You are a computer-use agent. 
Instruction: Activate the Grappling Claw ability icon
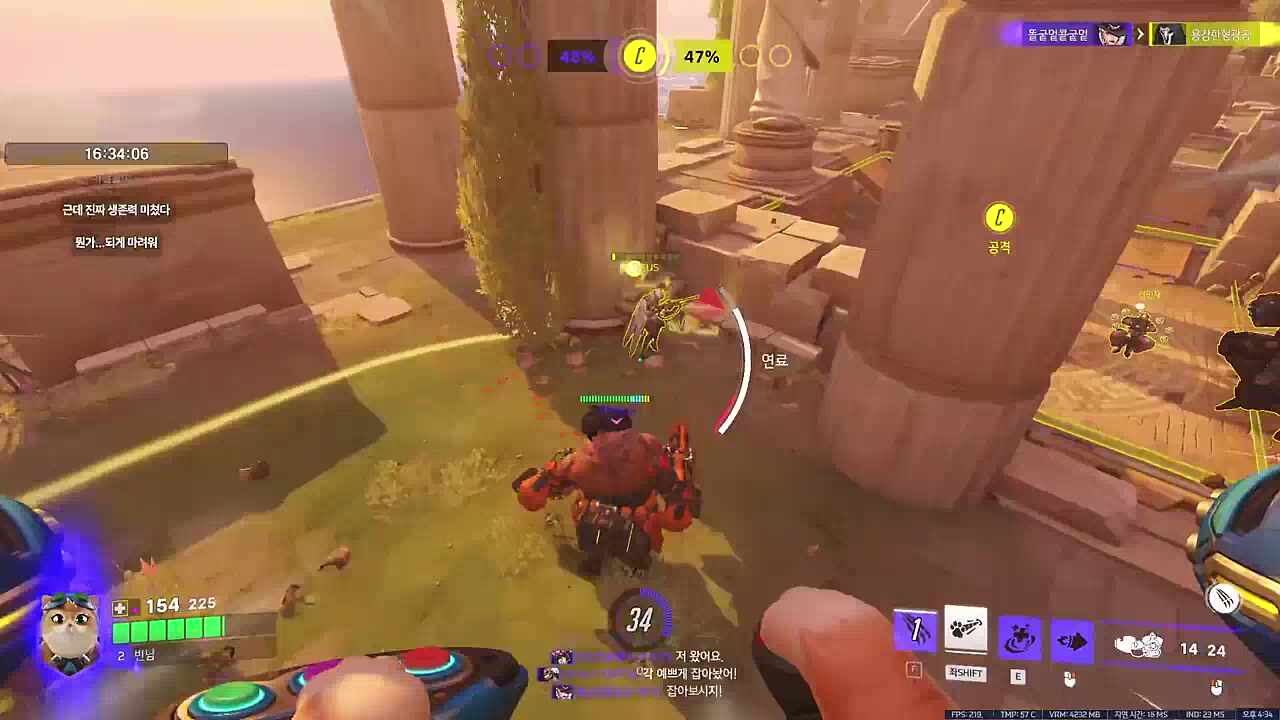[914, 631]
